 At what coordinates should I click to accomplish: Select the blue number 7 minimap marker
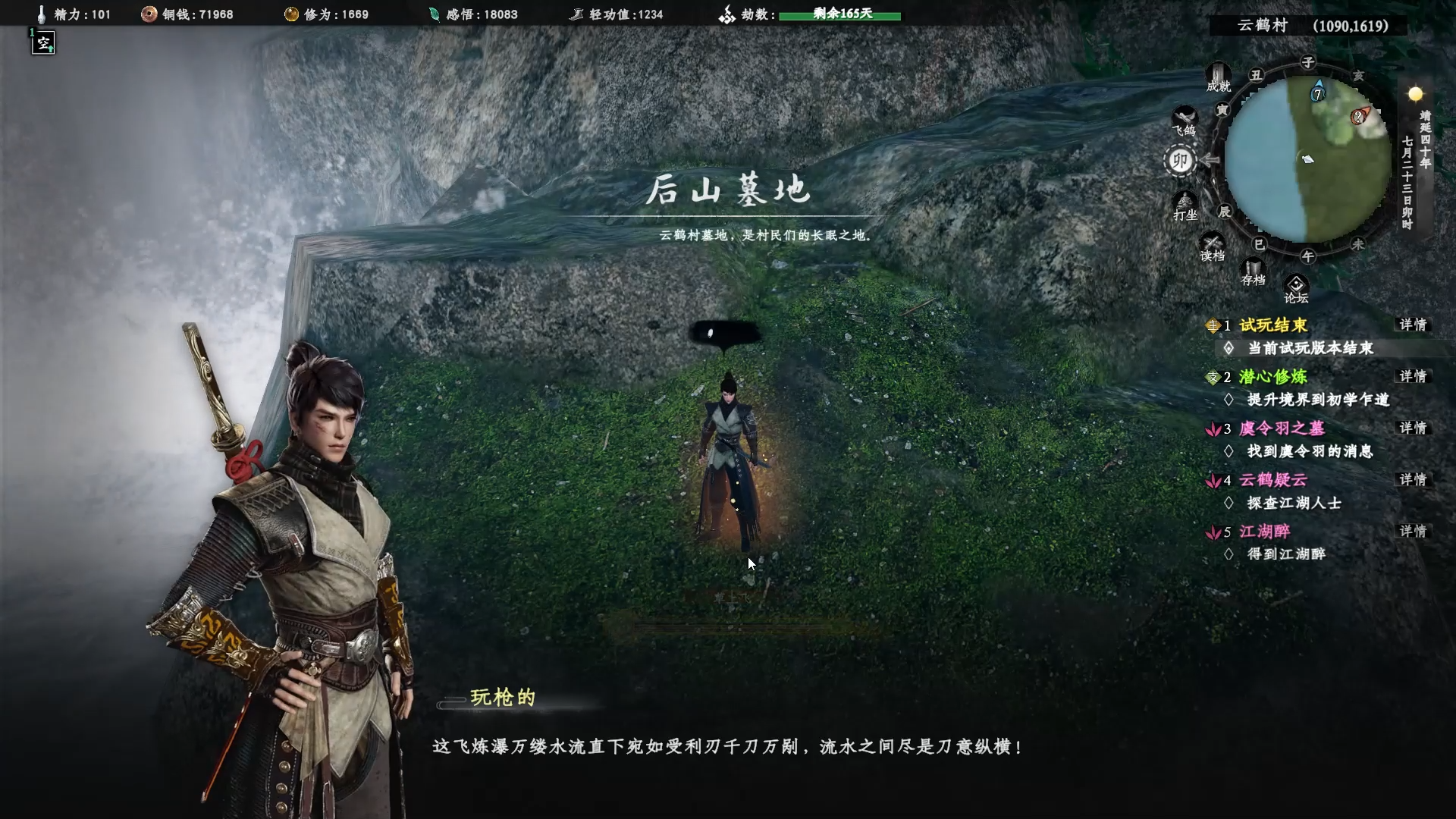[1318, 93]
